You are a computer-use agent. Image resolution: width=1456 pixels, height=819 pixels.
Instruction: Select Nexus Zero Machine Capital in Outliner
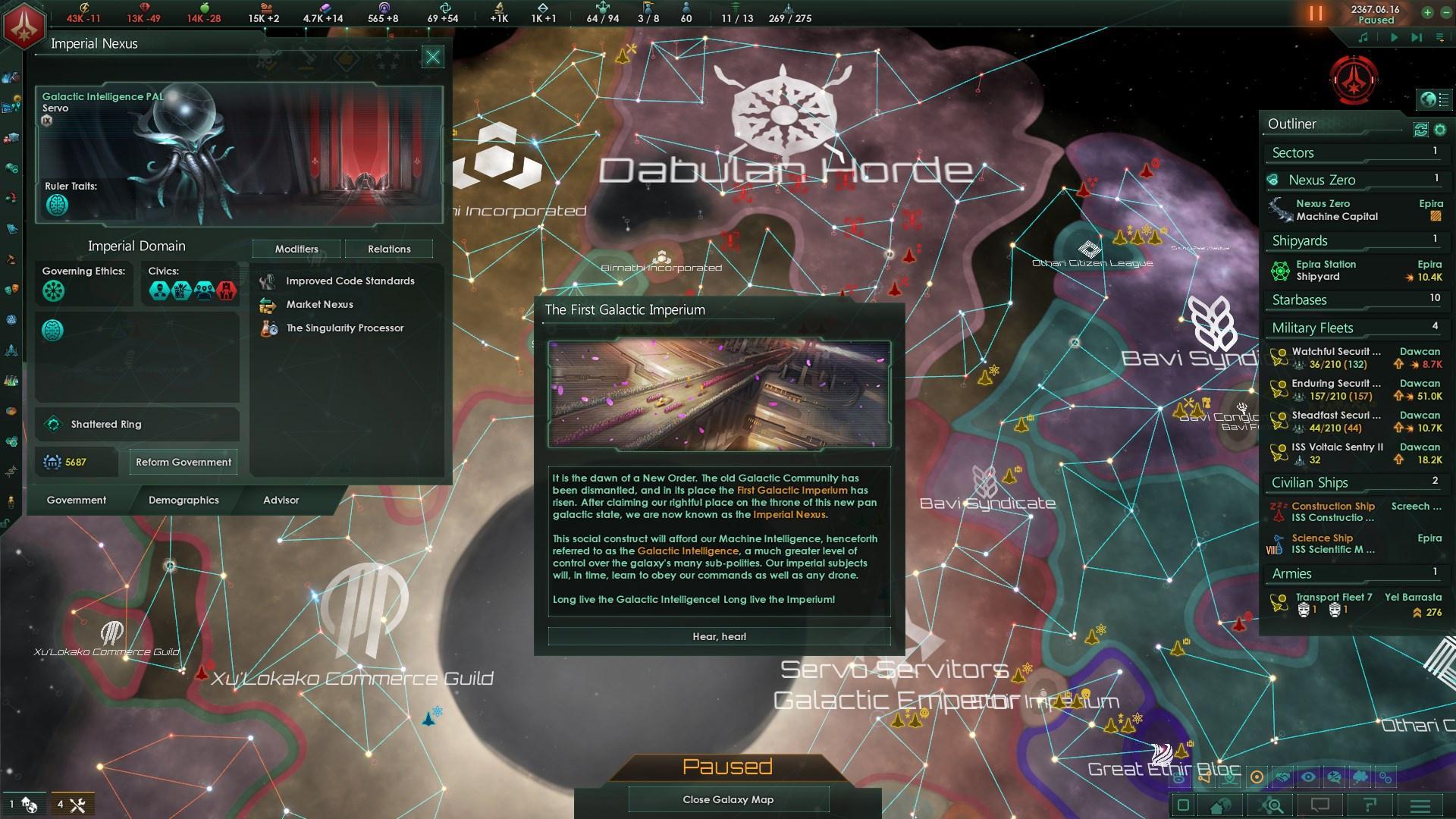pyautogui.click(x=1331, y=210)
